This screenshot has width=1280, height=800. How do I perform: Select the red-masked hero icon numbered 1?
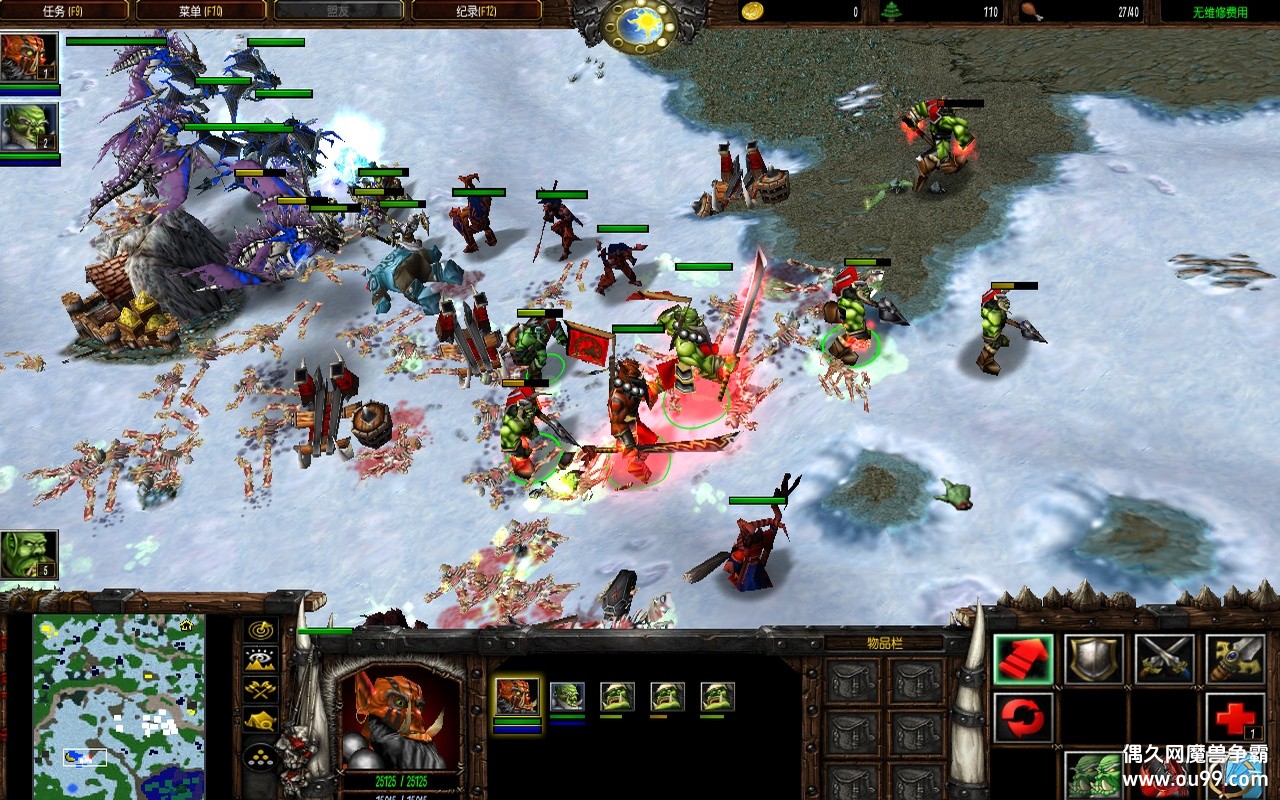pyautogui.click(x=29, y=57)
